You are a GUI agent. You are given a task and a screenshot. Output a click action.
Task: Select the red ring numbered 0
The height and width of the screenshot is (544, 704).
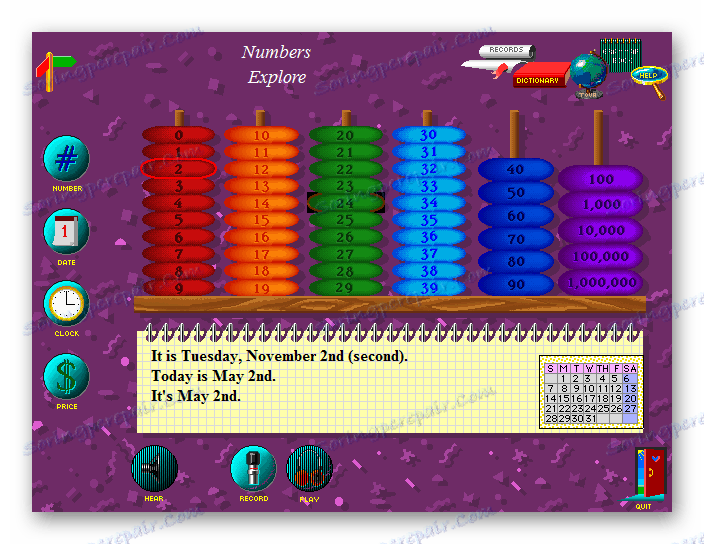pyautogui.click(x=178, y=135)
